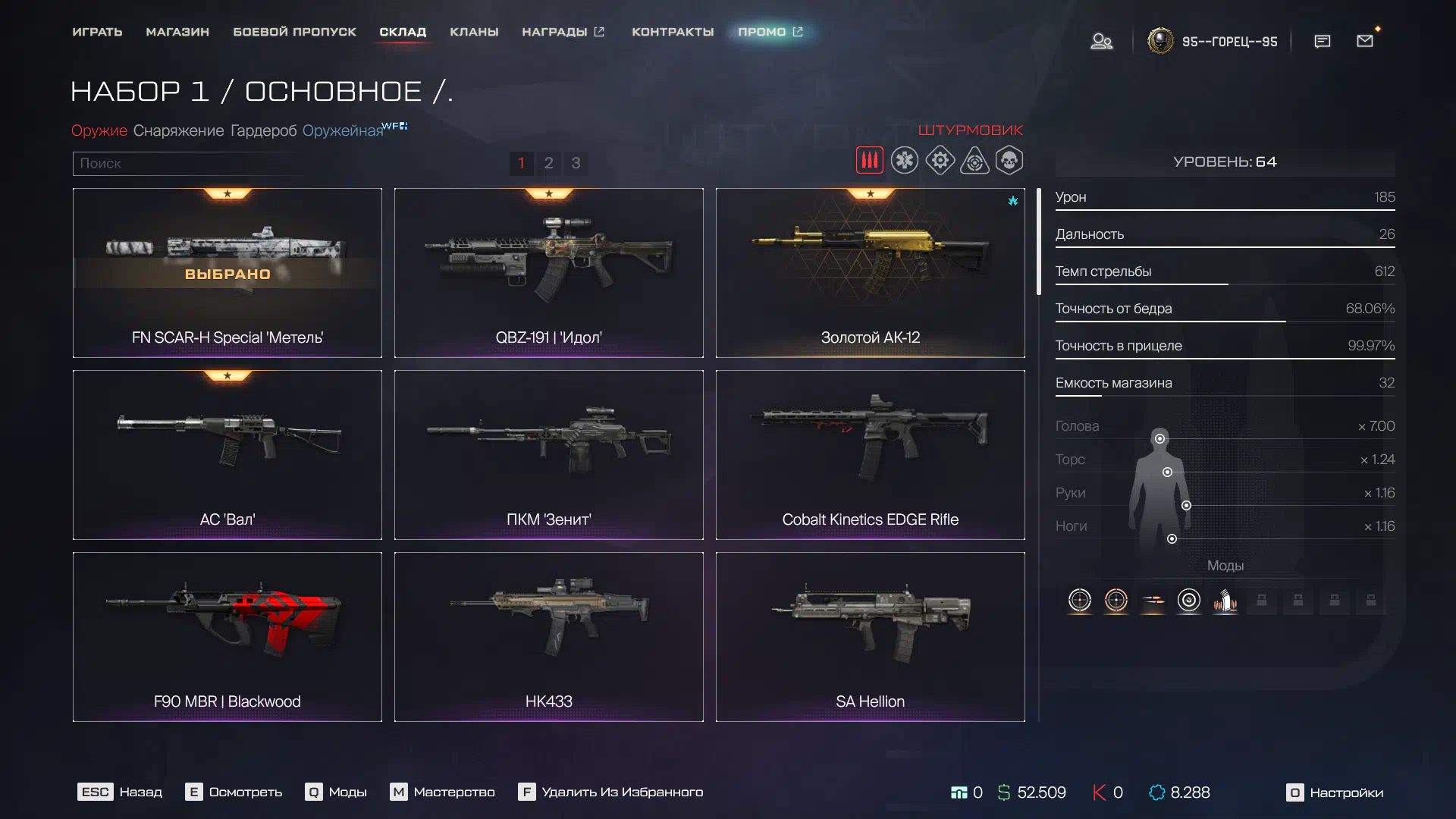Select the engineer gear class icon
The height and width of the screenshot is (819, 1456).
point(940,161)
